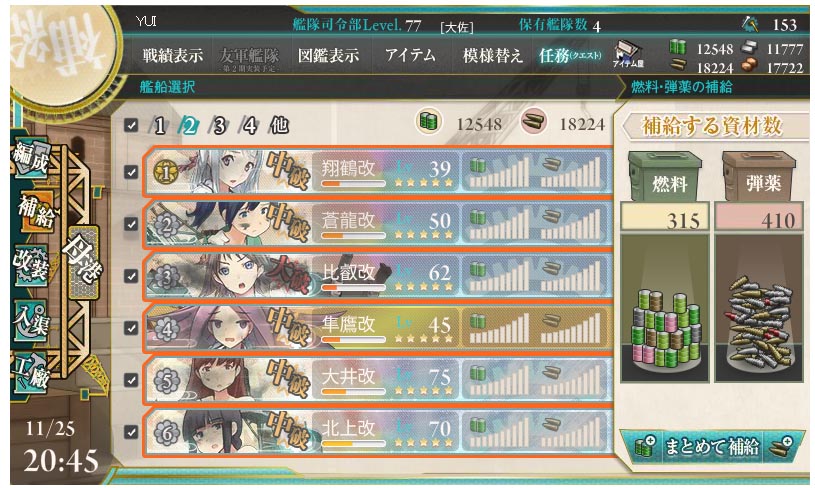
Task: Toggle checkbox for 翔鶴改
Action: click(132, 172)
